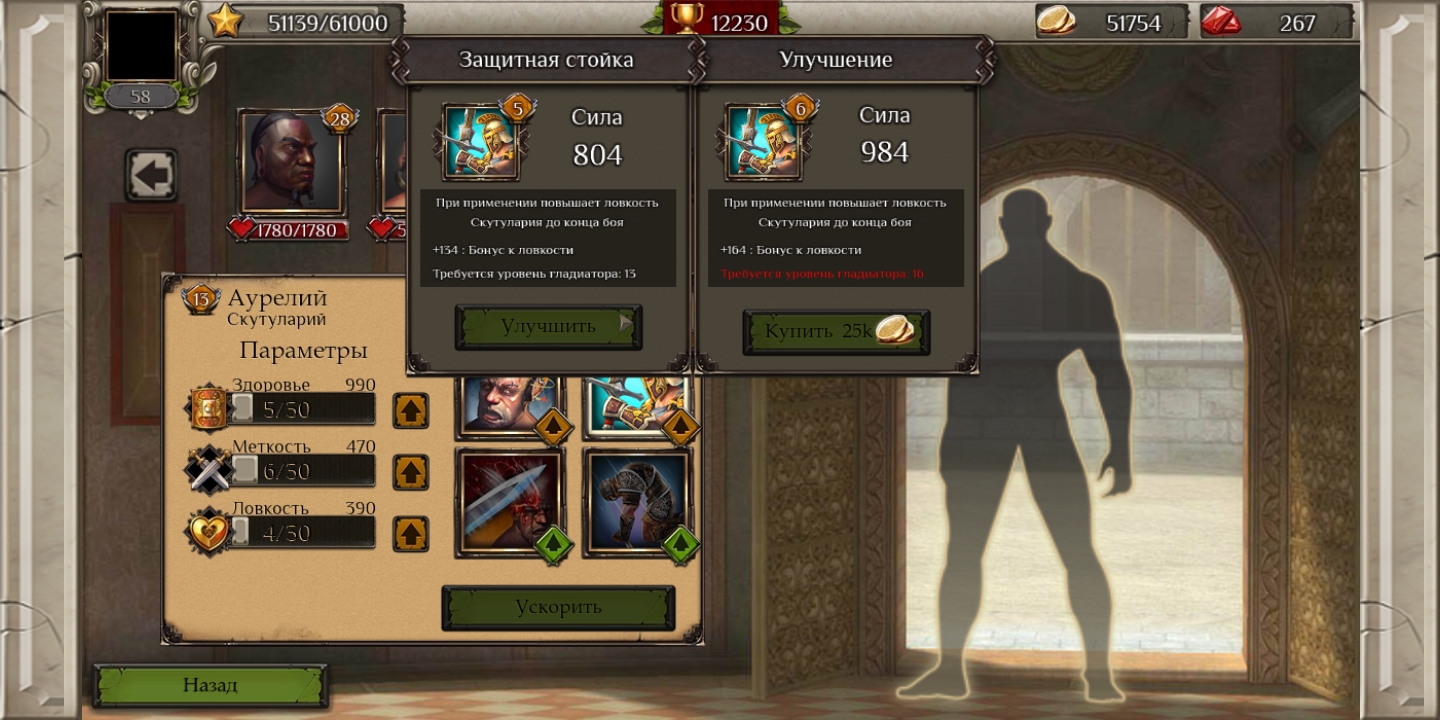This screenshot has height=720, width=1440.
Task: Increase the Меткость accuracy parameter
Action: [x=410, y=472]
